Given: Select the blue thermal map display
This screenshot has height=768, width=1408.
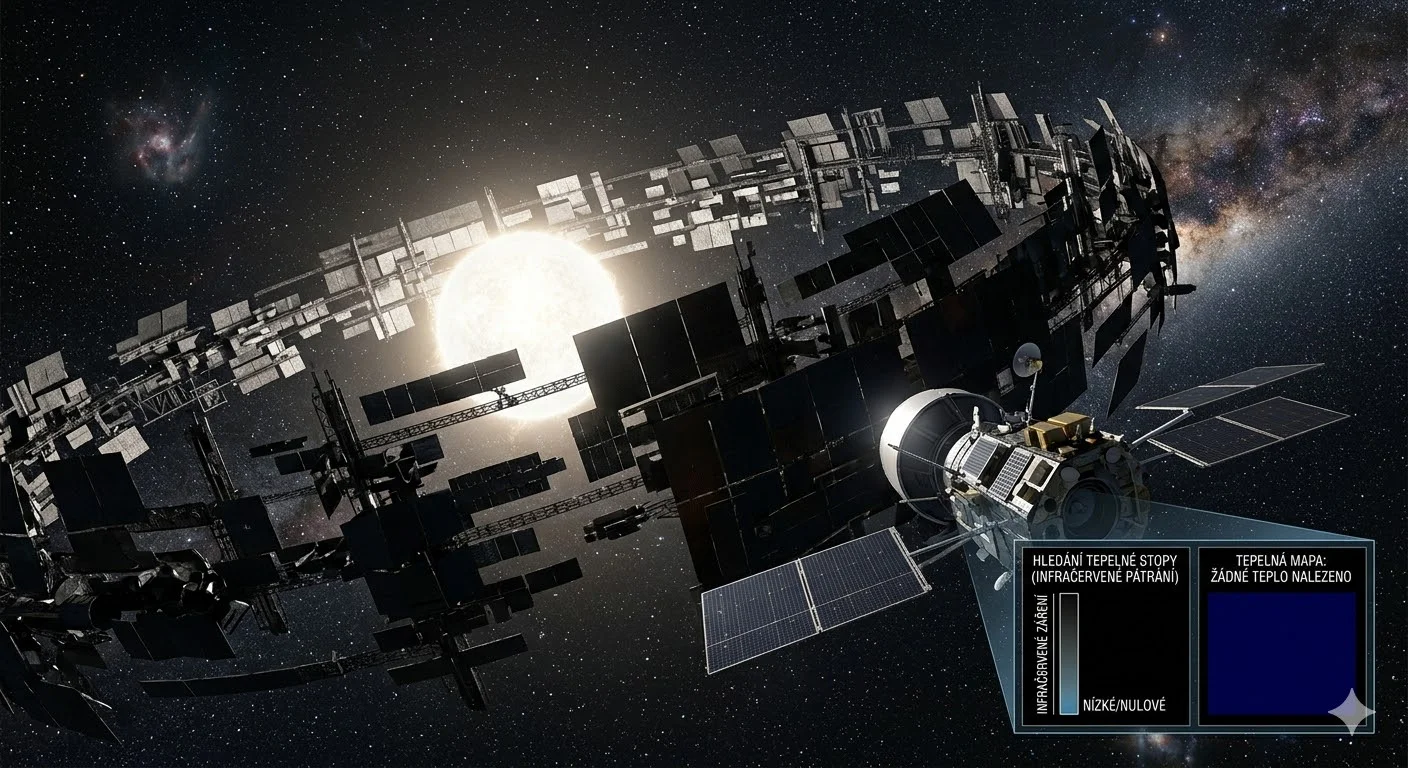Looking at the screenshot, I should coord(1282,652).
